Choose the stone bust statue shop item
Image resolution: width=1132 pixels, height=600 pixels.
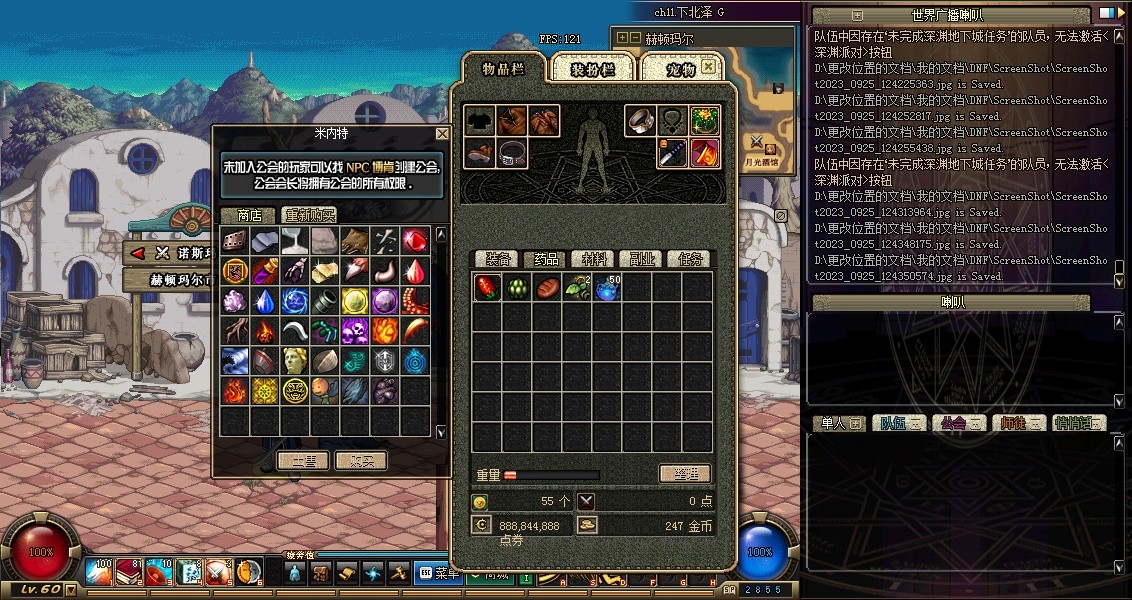point(295,361)
